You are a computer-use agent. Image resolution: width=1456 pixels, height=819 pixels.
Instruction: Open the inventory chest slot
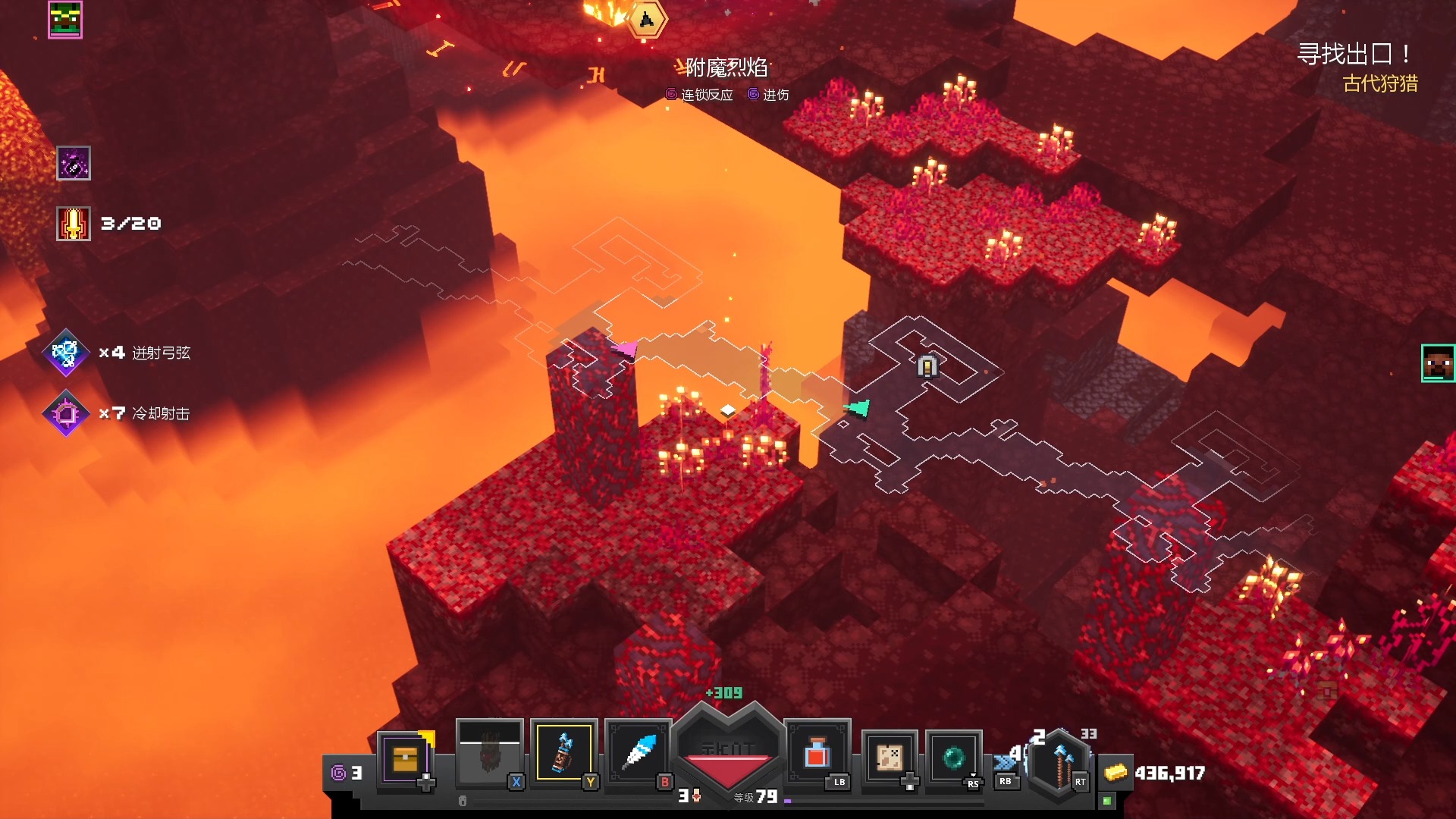click(x=405, y=758)
